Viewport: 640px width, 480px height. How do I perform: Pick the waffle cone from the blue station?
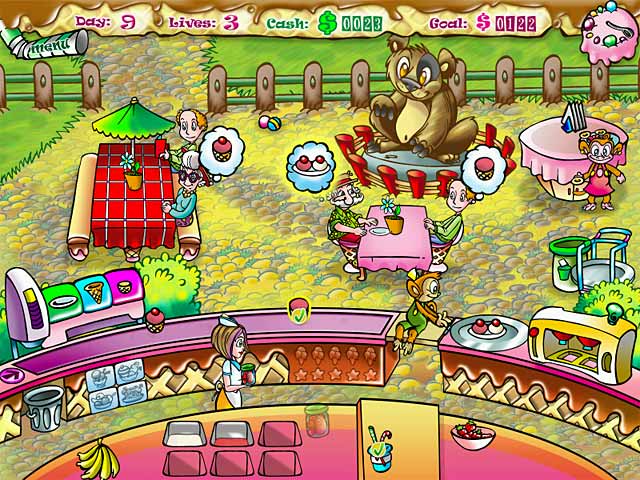pyautogui.click(x=96, y=292)
